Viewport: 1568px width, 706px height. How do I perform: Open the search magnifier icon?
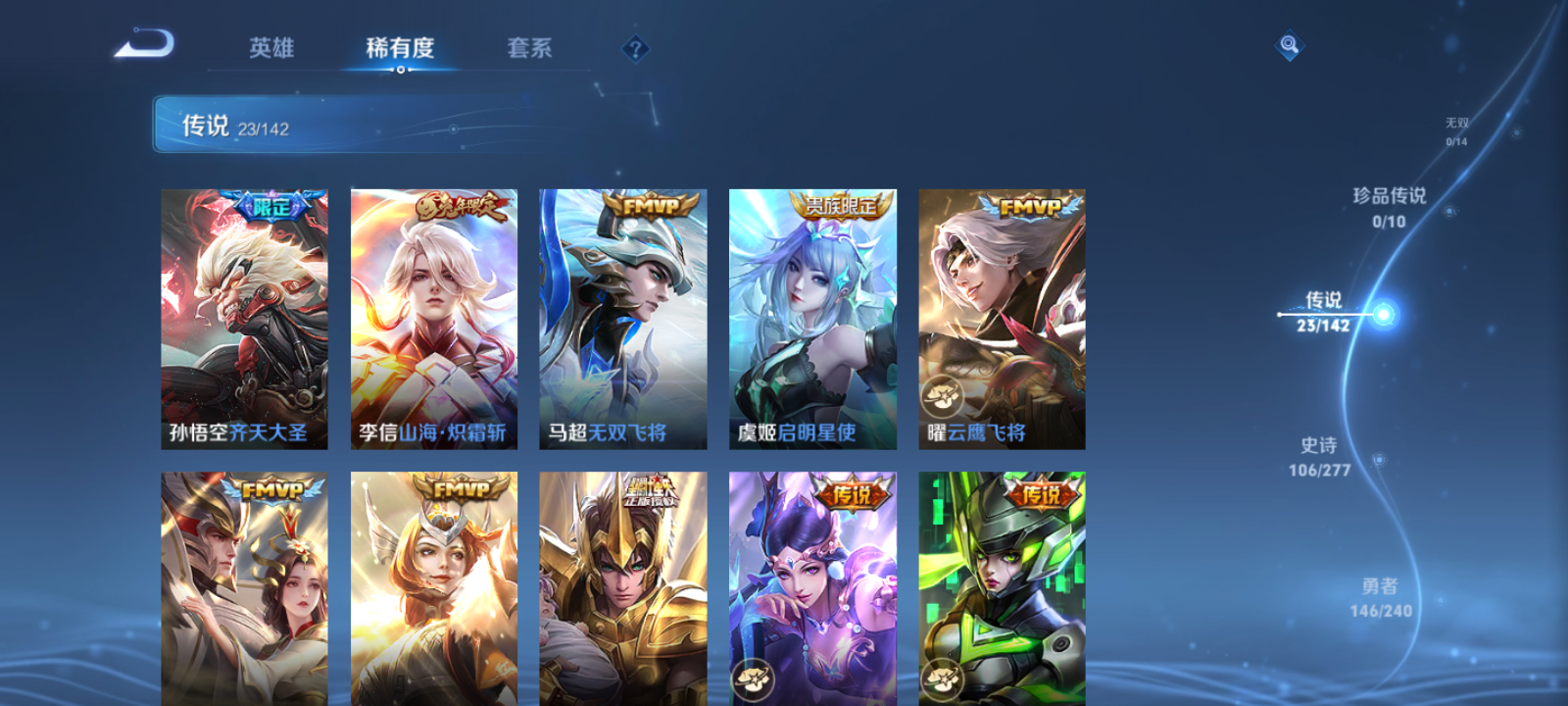1289,43
